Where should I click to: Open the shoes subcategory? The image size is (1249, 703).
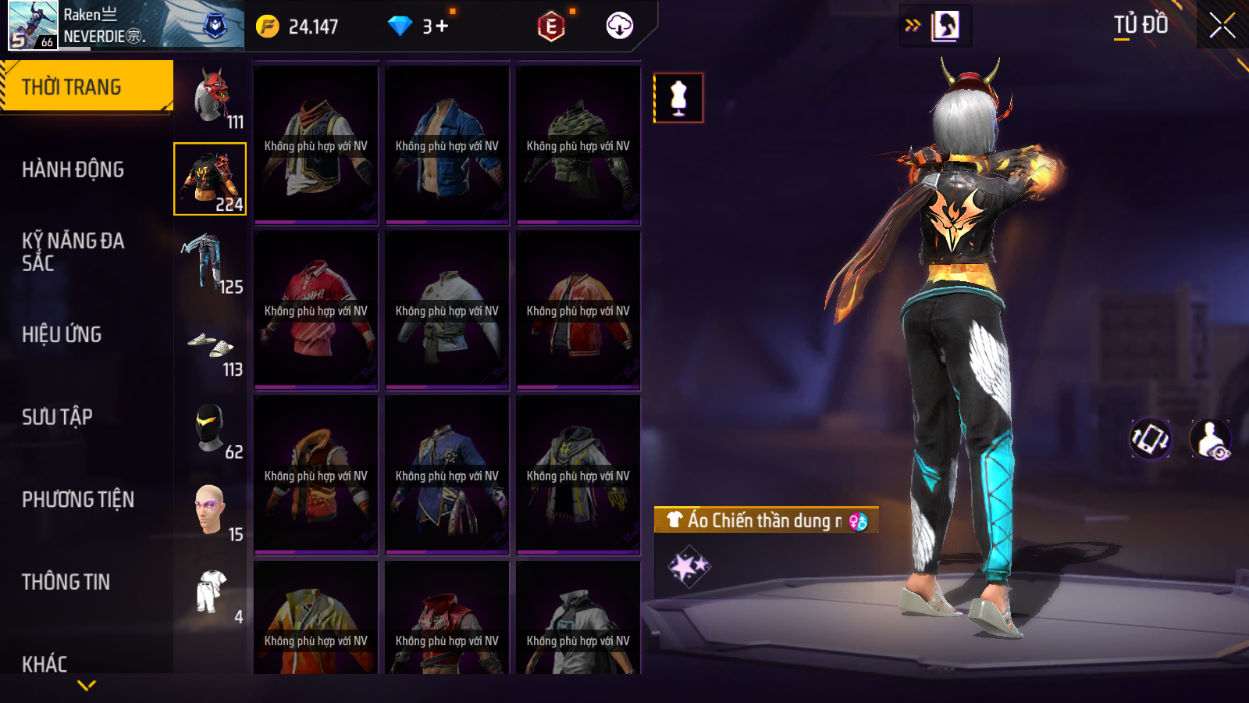pos(210,345)
